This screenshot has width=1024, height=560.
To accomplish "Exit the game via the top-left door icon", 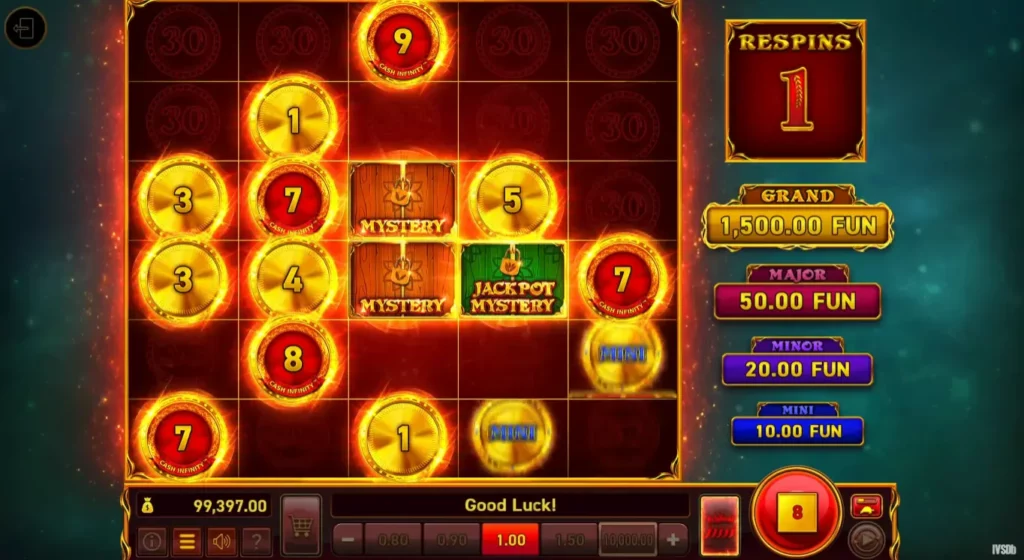I will (25, 28).
